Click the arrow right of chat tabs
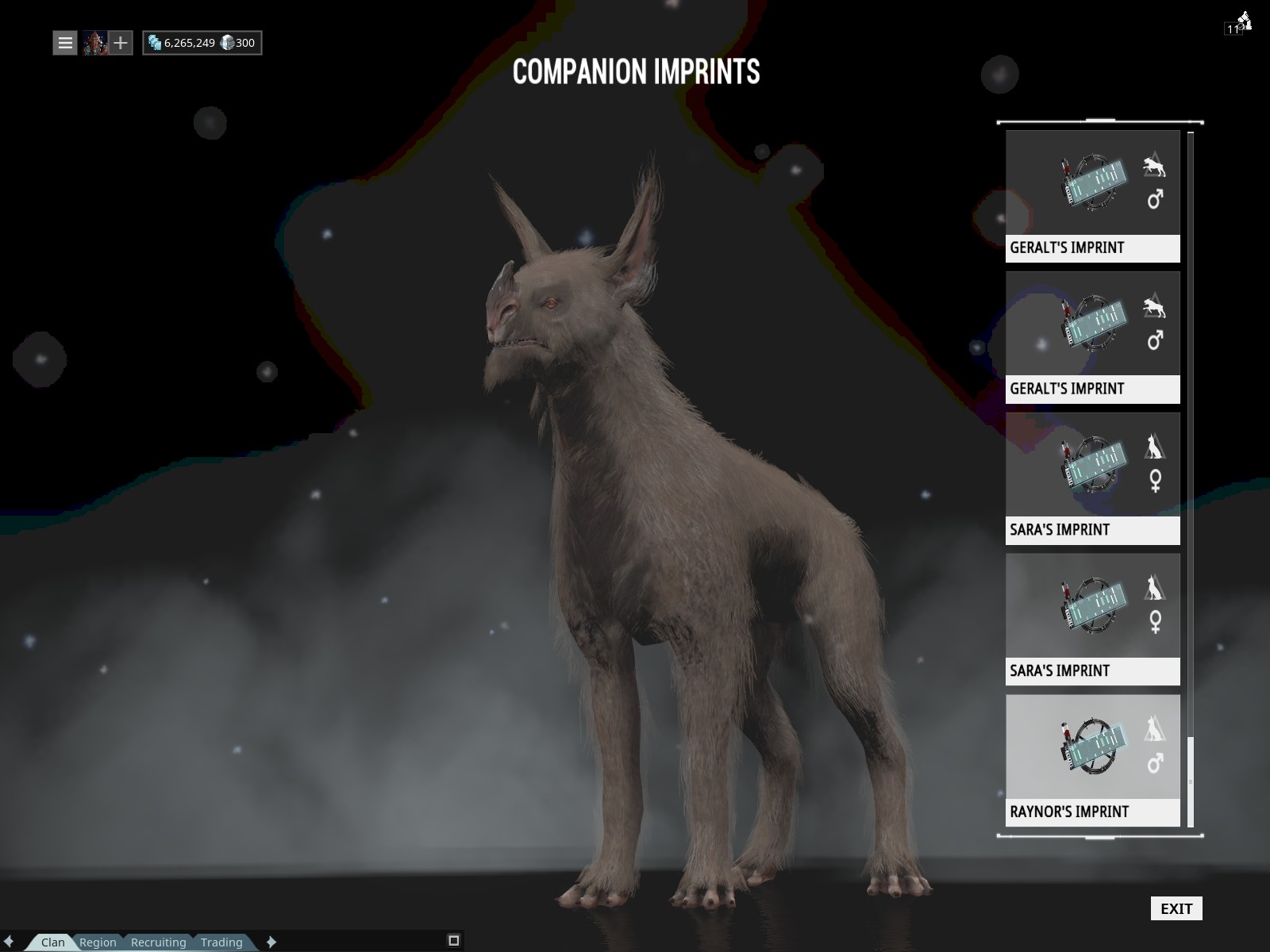 [271, 942]
